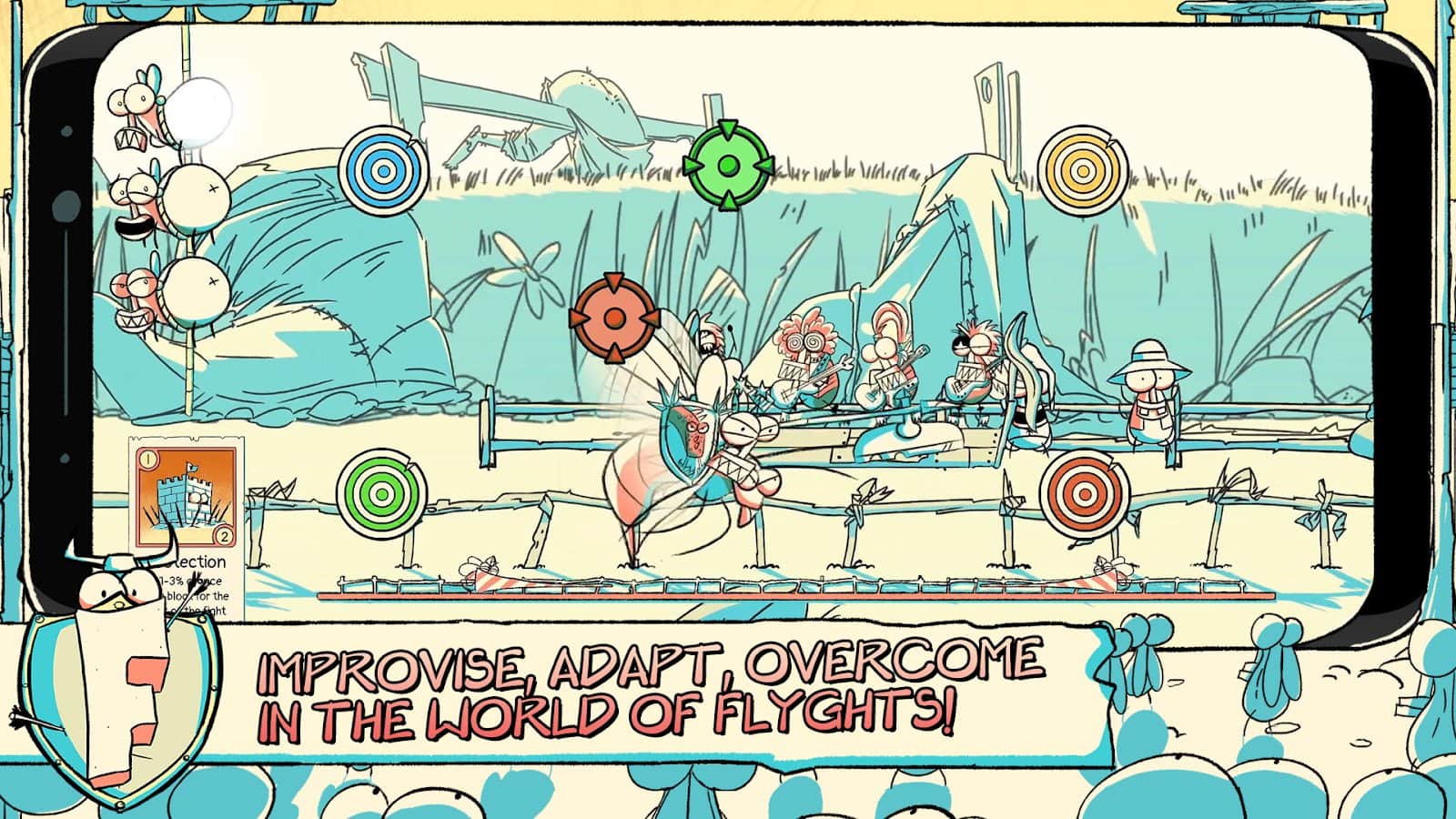Click the yellow target near the wooden post
Image resolution: width=1456 pixels, height=819 pixels.
[x=1083, y=170]
